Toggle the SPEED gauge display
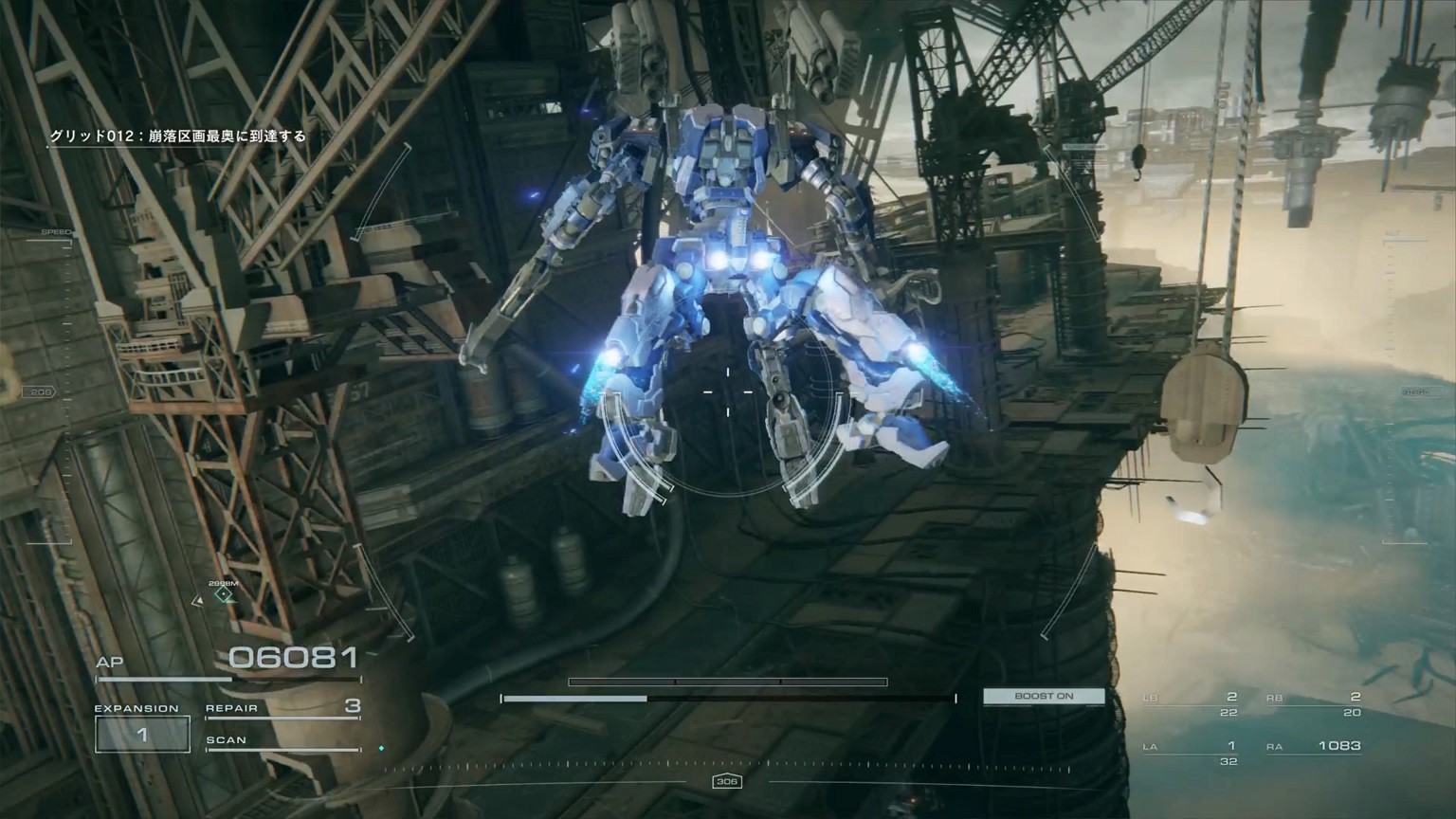Viewport: 1456px width, 819px height. tap(57, 230)
